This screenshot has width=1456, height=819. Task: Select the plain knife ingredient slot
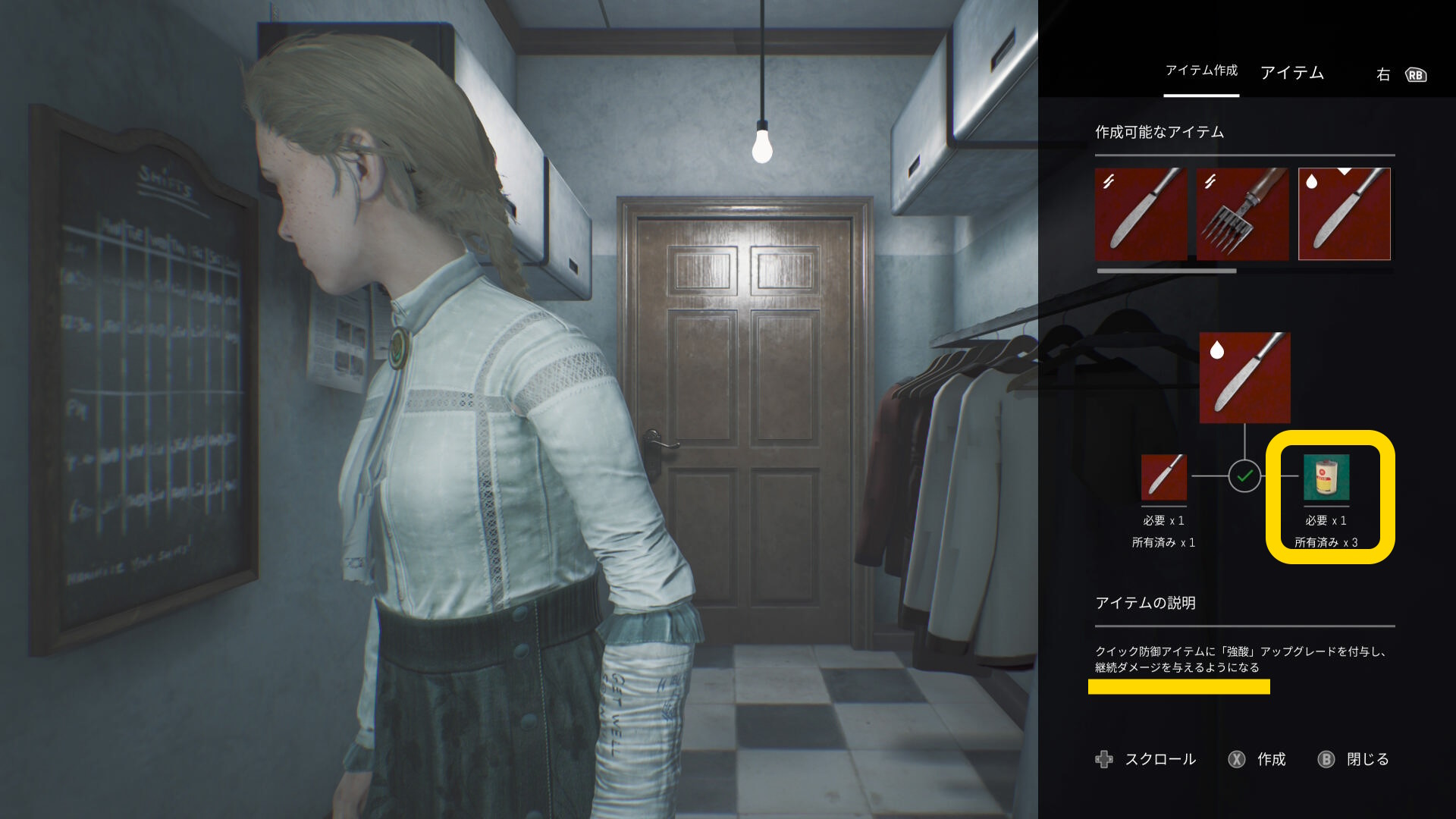(x=1163, y=477)
